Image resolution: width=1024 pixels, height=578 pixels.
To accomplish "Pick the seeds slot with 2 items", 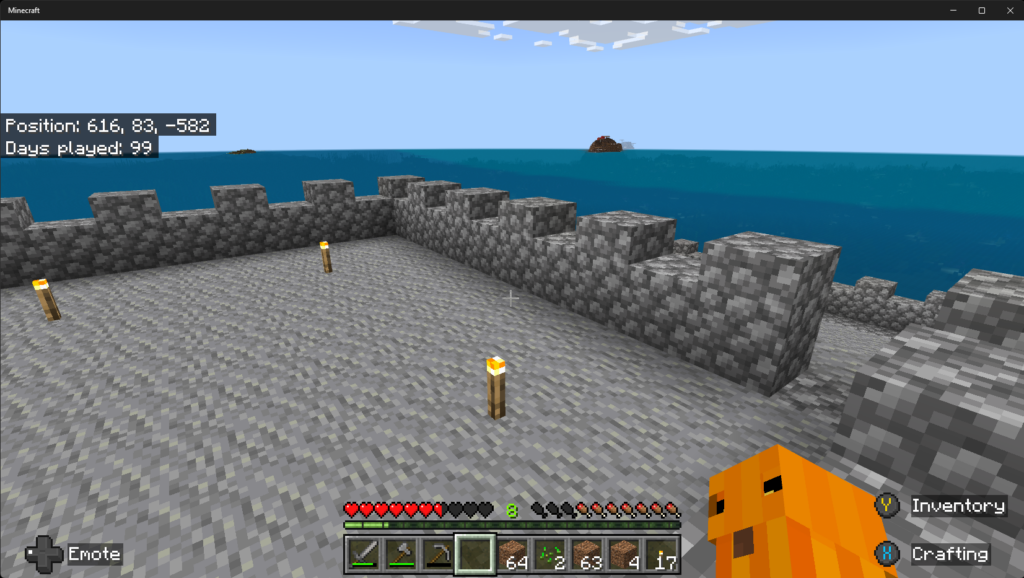I will click(549, 553).
